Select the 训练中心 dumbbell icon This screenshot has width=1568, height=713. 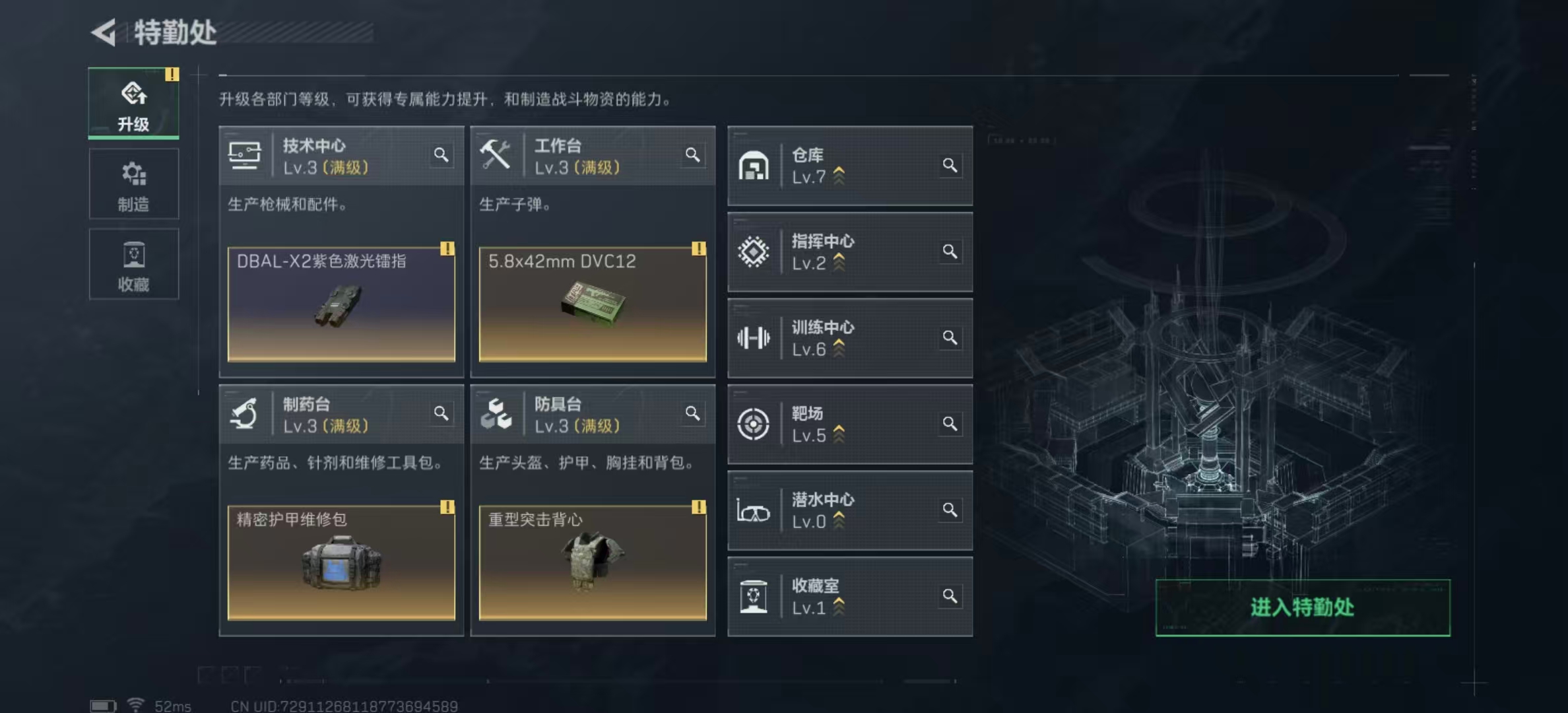[x=754, y=338]
